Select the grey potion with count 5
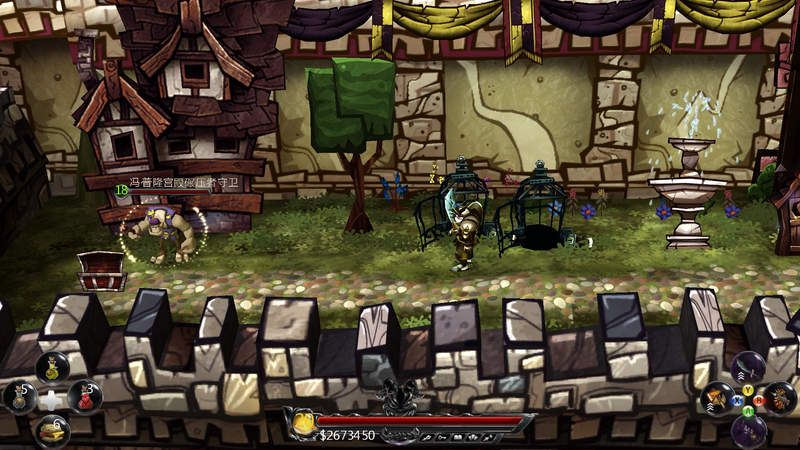 pyautogui.click(x=20, y=397)
